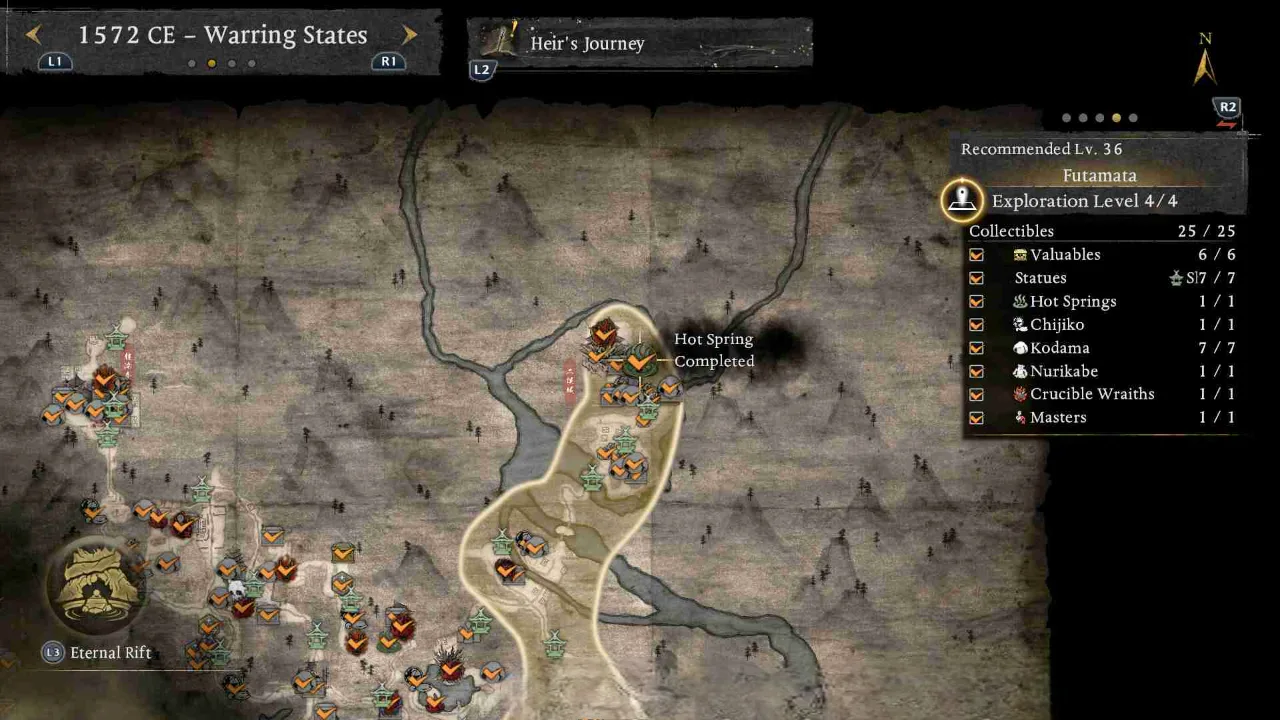Toggle the Hot Springs filter checkbox
This screenshot has height=720, width=1280.
click(977, 302)
